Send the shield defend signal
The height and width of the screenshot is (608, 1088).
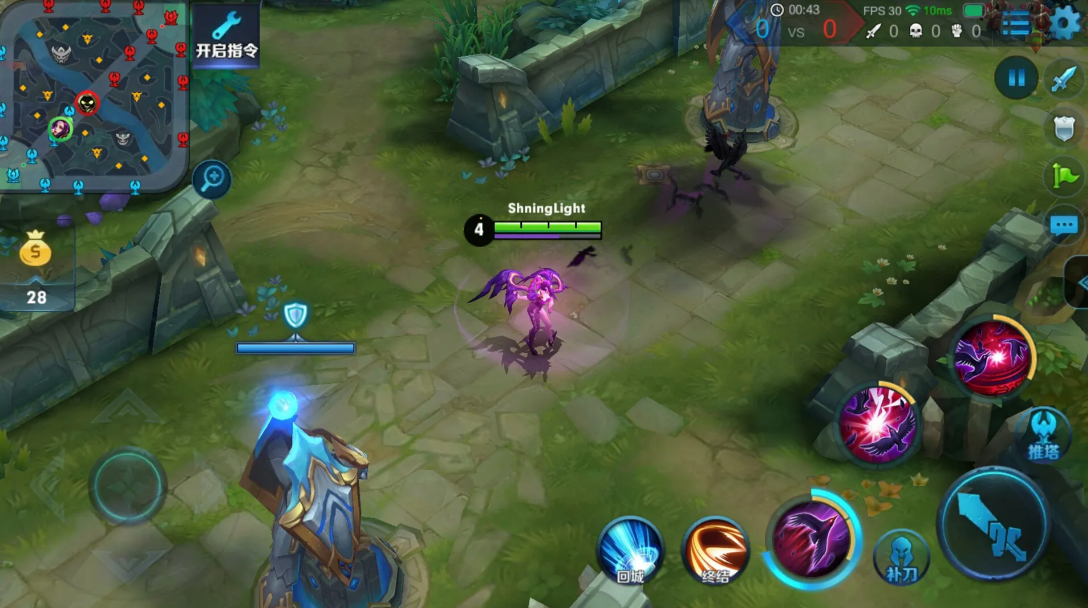[x=1064, y=128]
